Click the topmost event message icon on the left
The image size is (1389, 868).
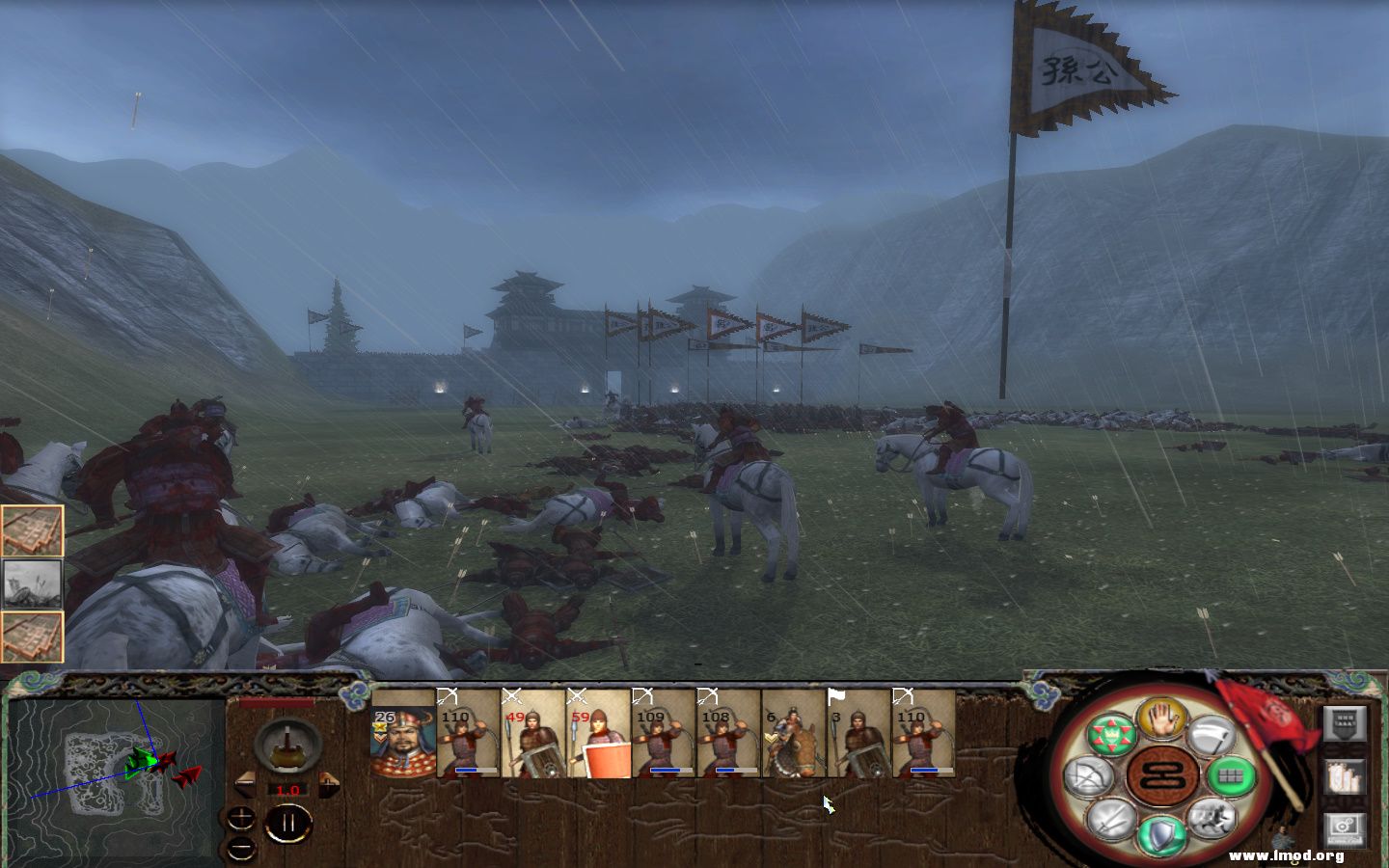[x=32, y=529]
